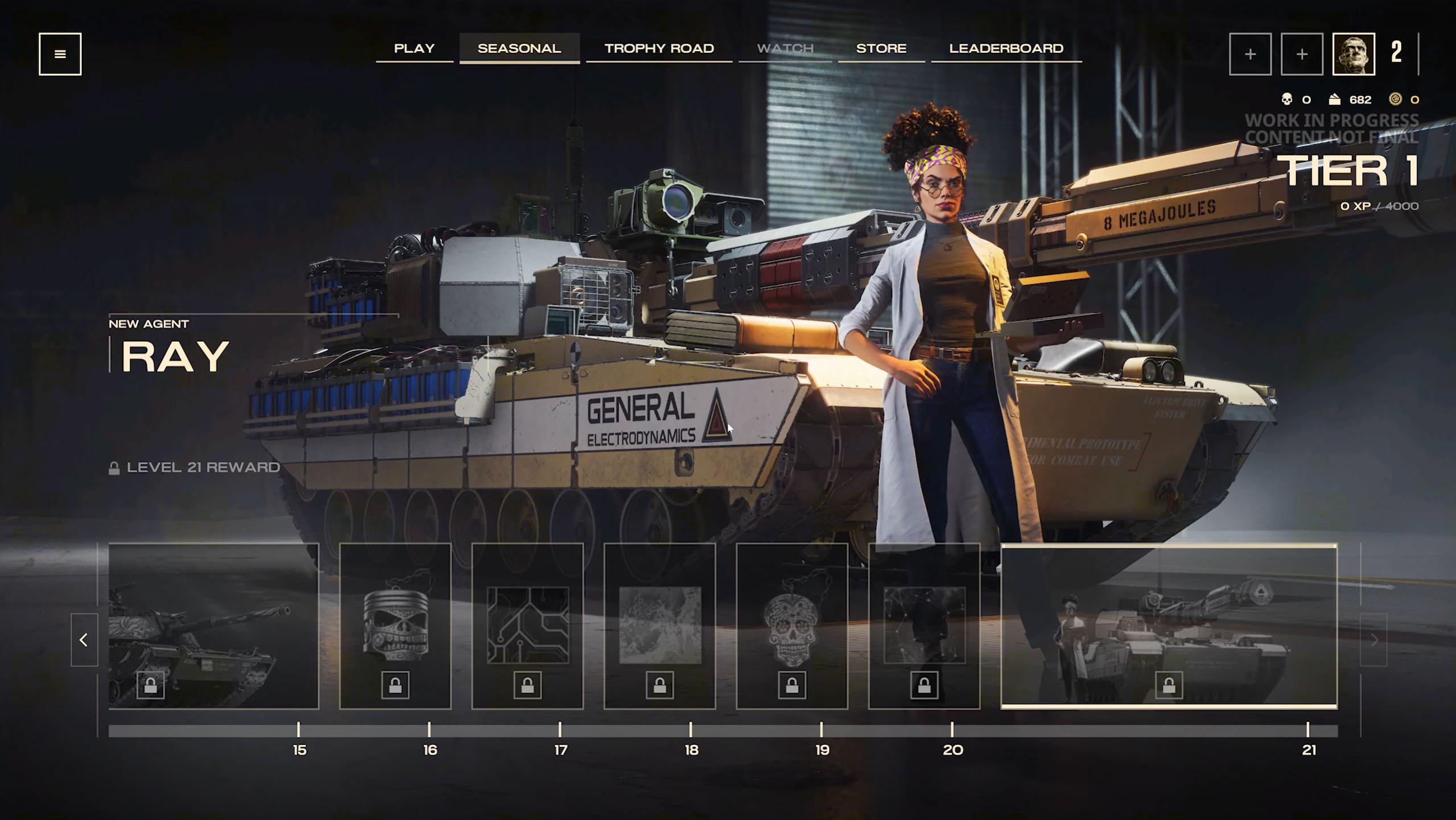The width and height of the screenshot is (1456, 820).
Task: Select the circuit pattern reward at level 17
Action: click(527, 626)
